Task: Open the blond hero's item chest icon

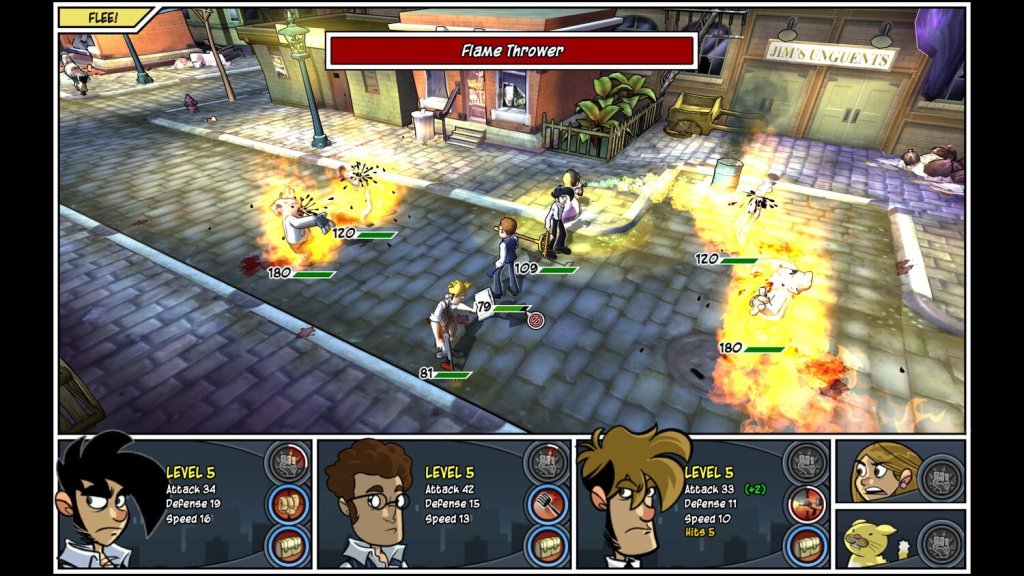Action: 806,546
